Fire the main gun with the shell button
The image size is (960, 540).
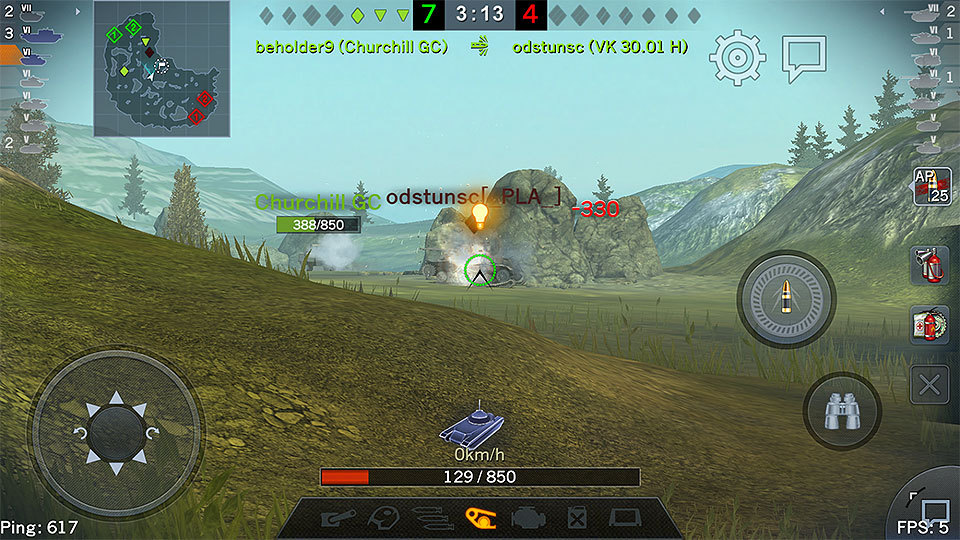point(785,298)
